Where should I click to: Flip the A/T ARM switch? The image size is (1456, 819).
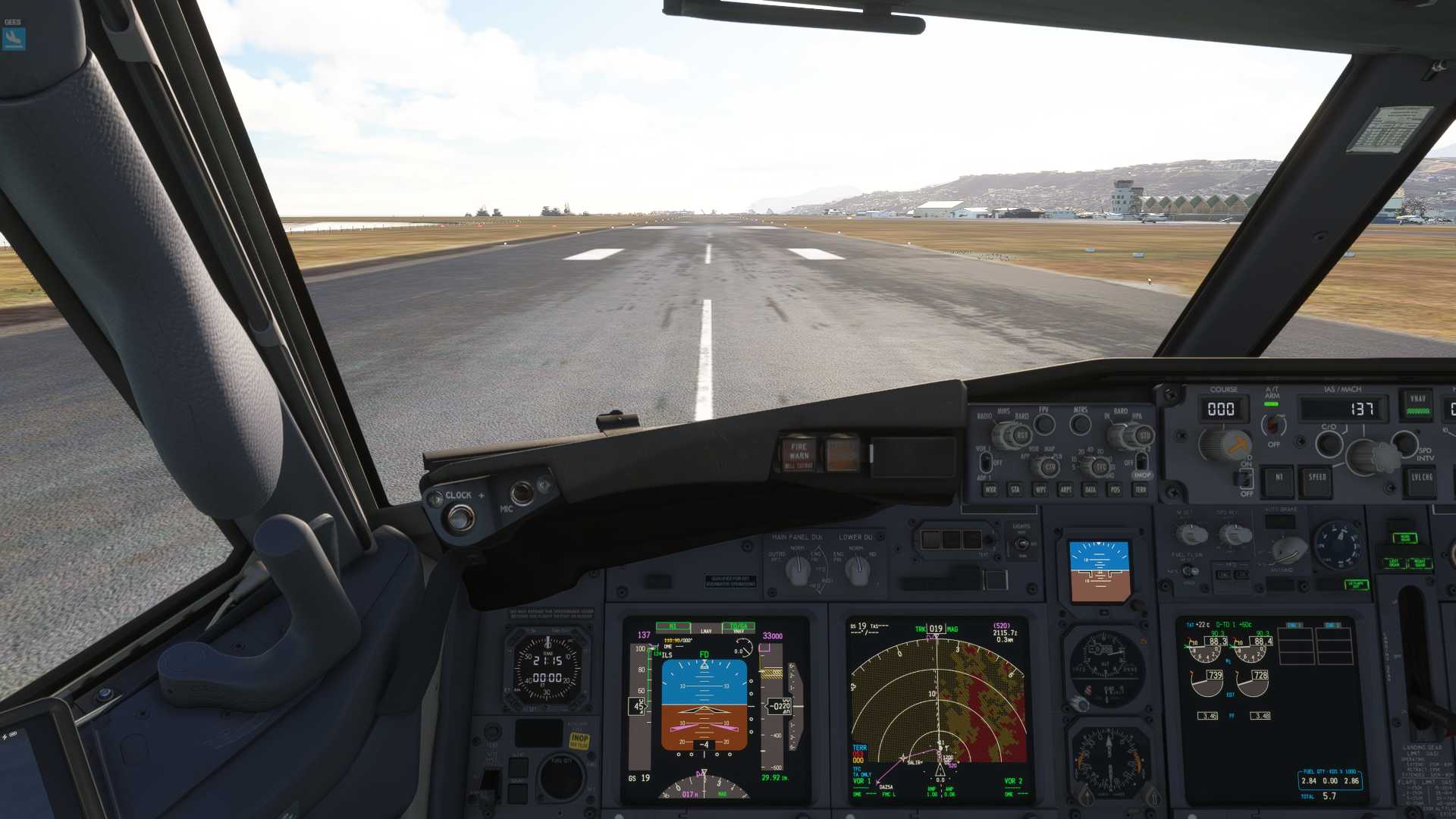tap(1272, 425)
